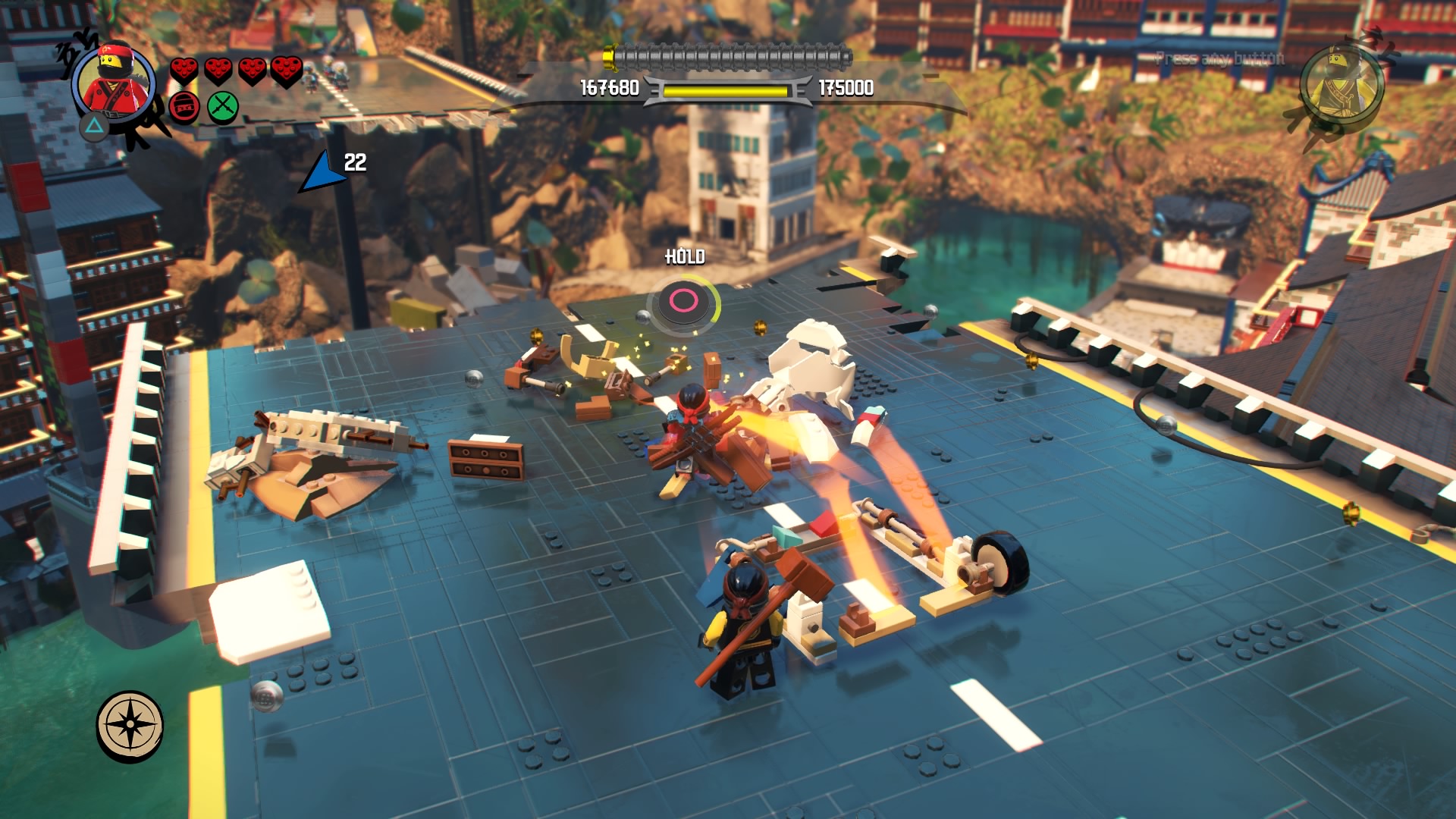Activate the green crossed swords icon

point(223,107)
